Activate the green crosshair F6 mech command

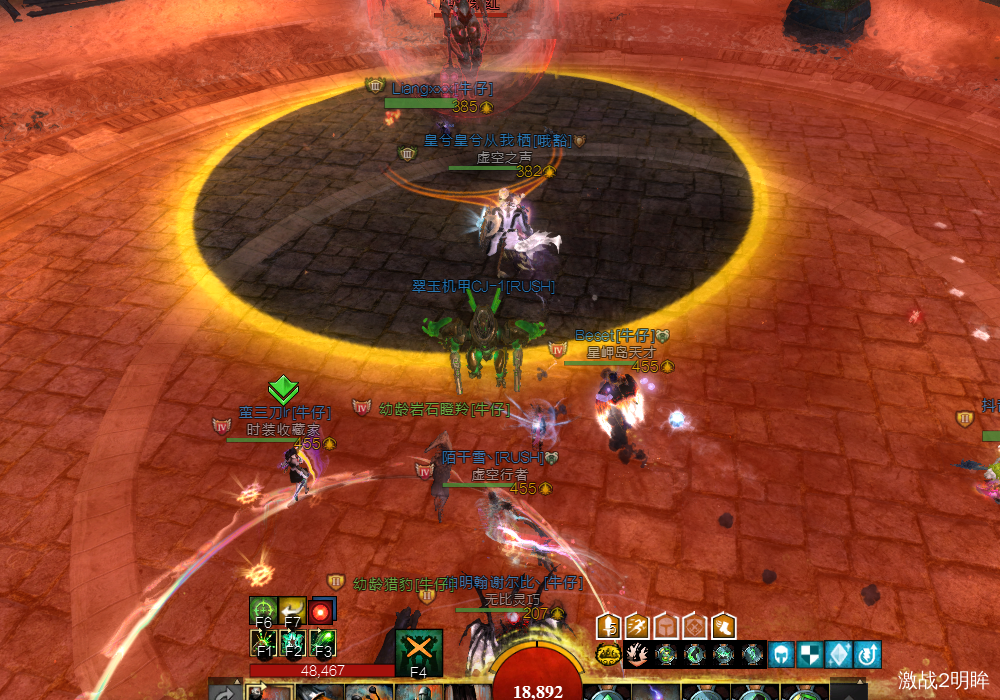coord(264,611)
